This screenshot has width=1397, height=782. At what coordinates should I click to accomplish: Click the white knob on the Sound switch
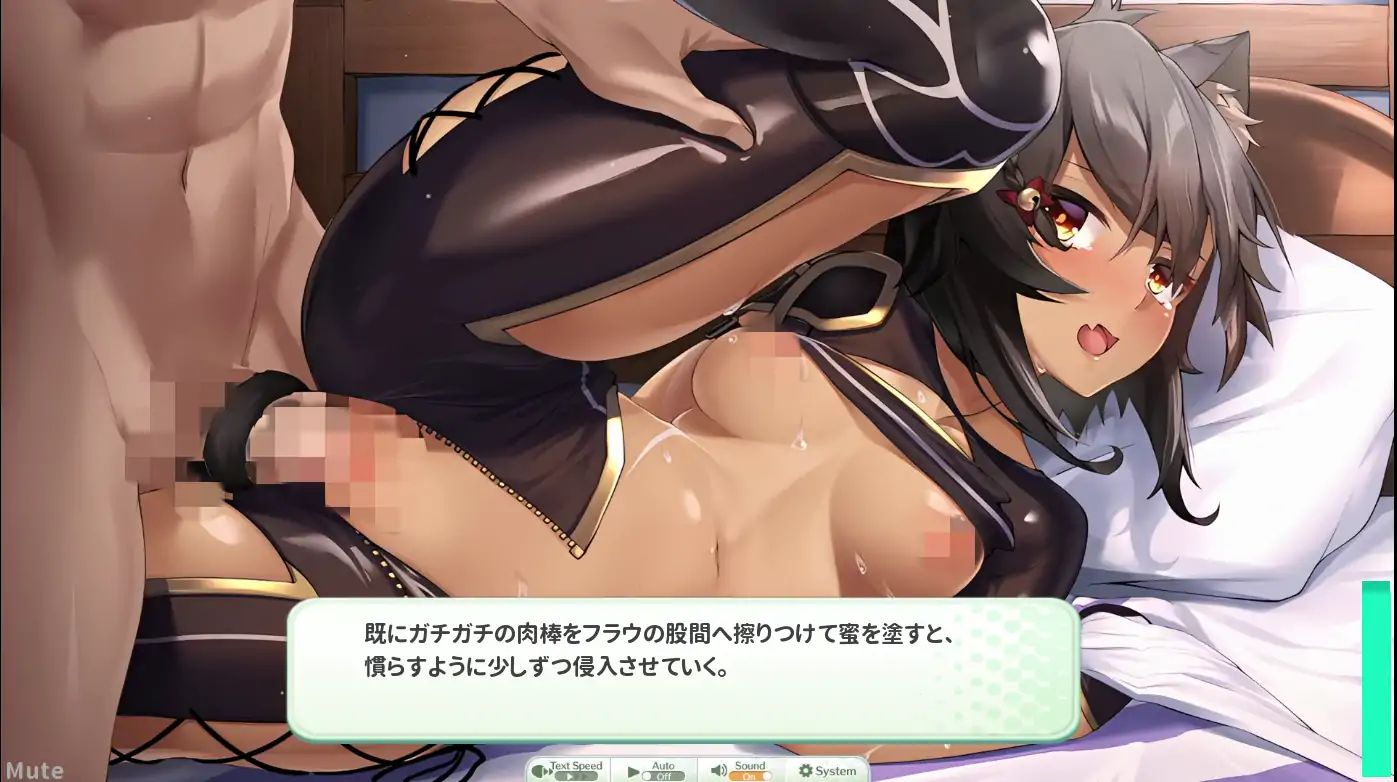pyautogui.click(x=766, y=776)
